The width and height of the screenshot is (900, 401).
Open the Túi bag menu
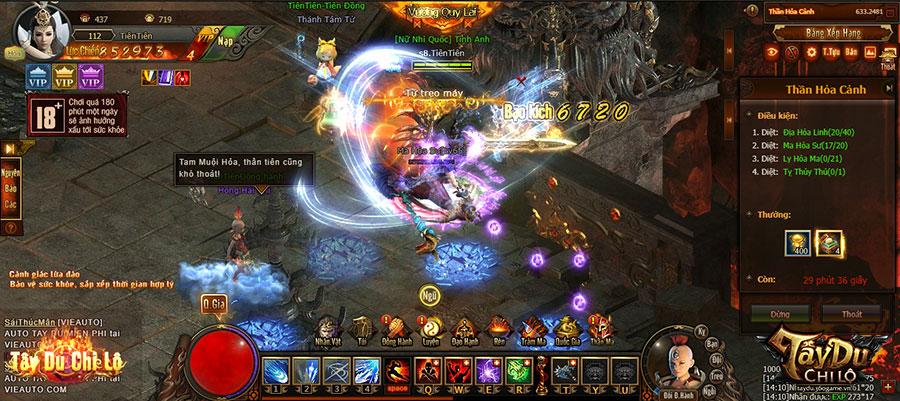point(363,328)
